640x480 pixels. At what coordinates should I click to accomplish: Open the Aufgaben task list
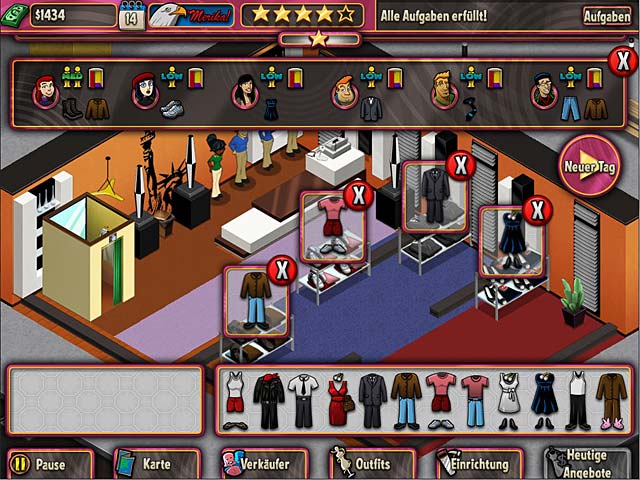click(607, 16)
